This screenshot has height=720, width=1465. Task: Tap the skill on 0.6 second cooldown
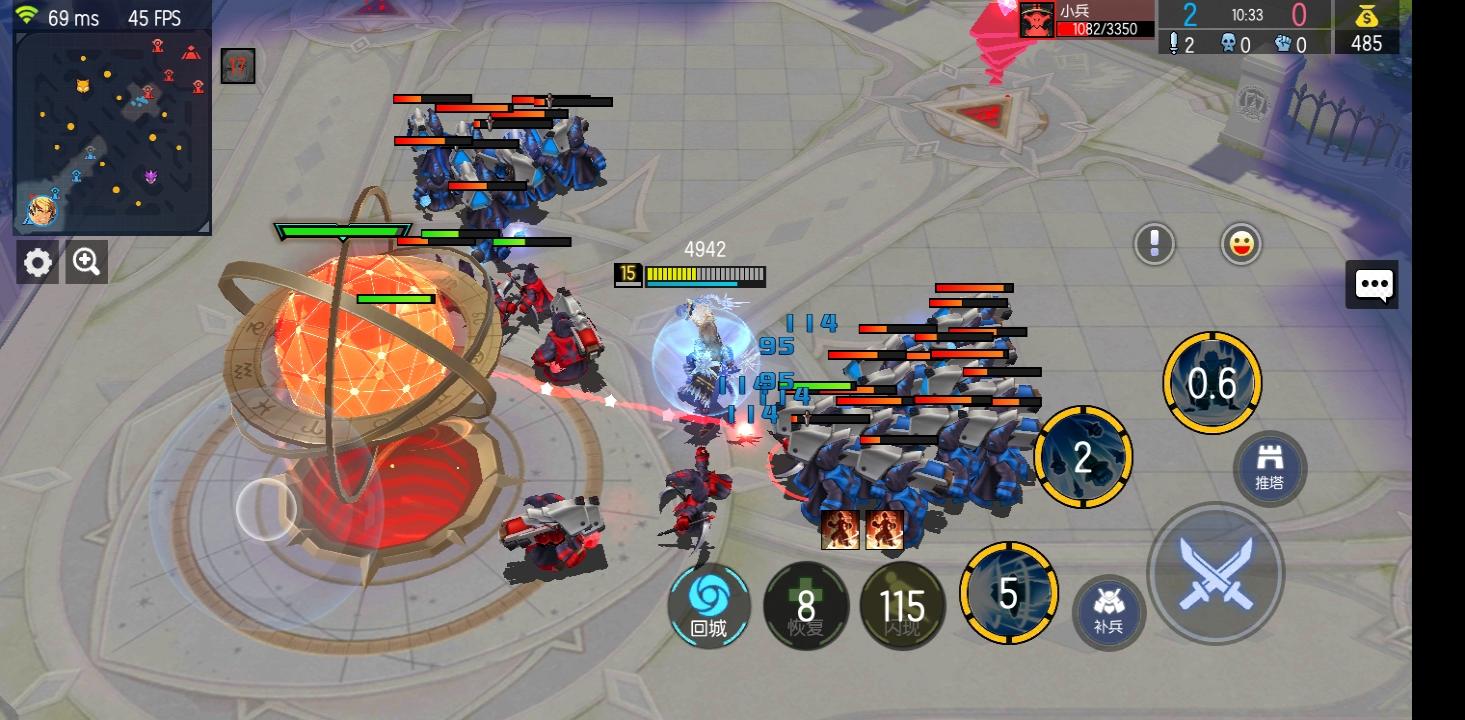1211,383
